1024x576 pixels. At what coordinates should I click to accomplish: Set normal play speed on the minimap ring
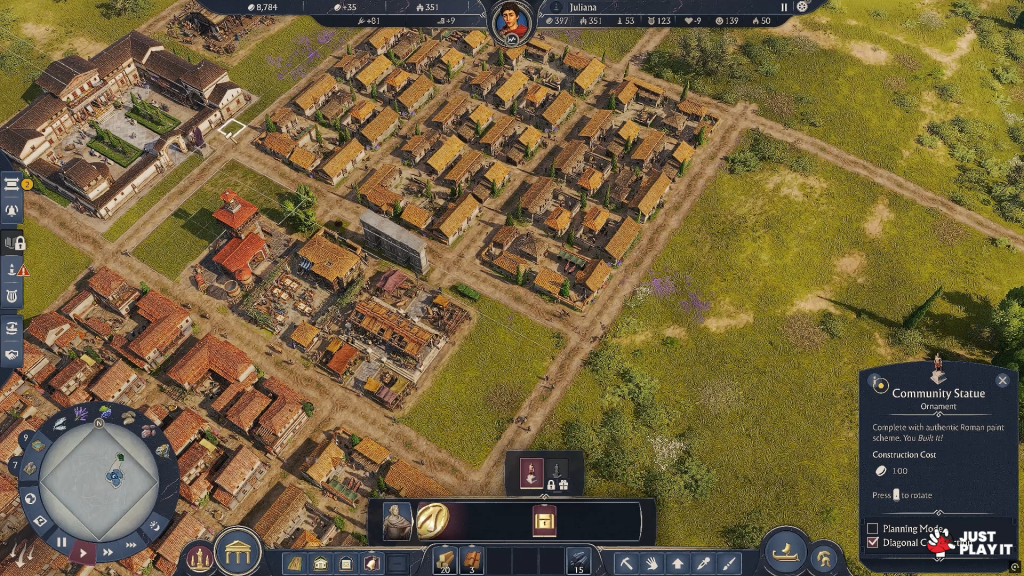[x=85, y=551]
